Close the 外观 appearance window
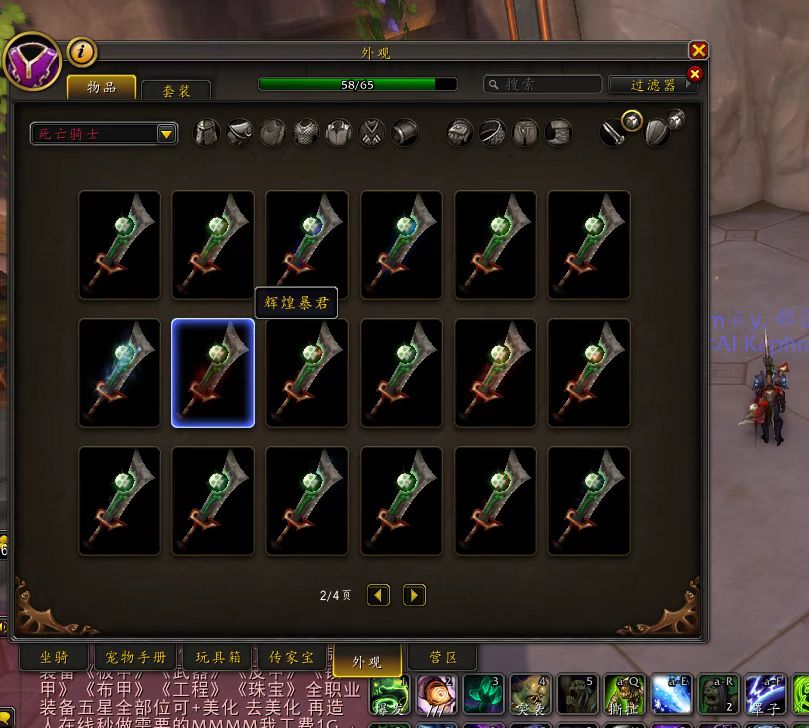 (698, 51)
